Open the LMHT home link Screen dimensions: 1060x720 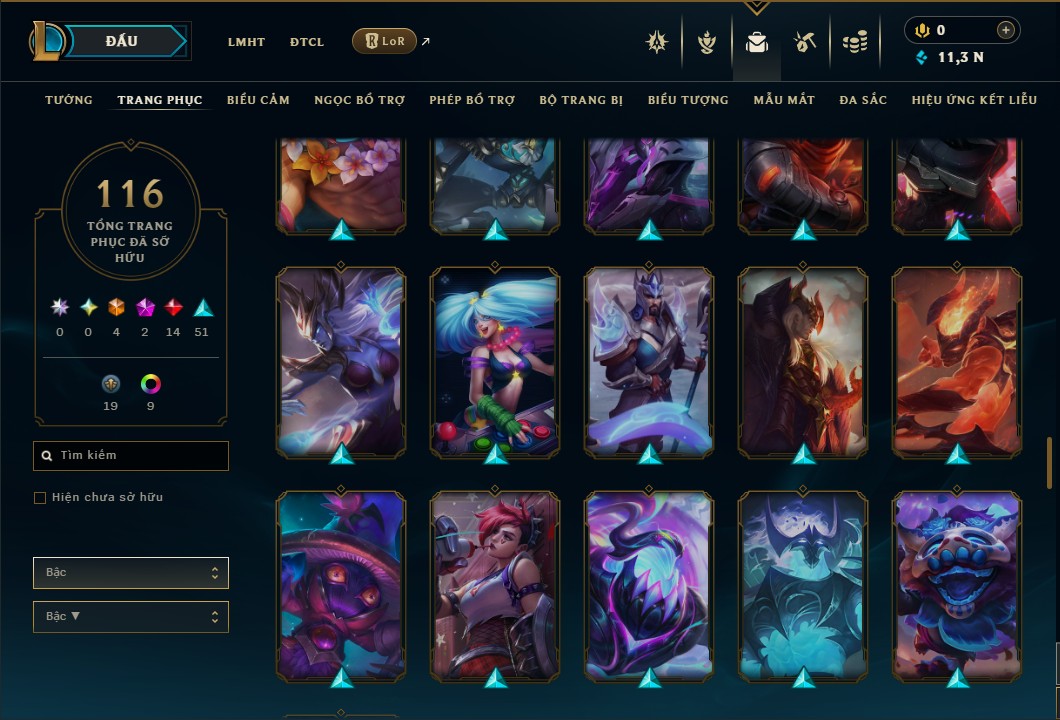click(x=246, y=42)
